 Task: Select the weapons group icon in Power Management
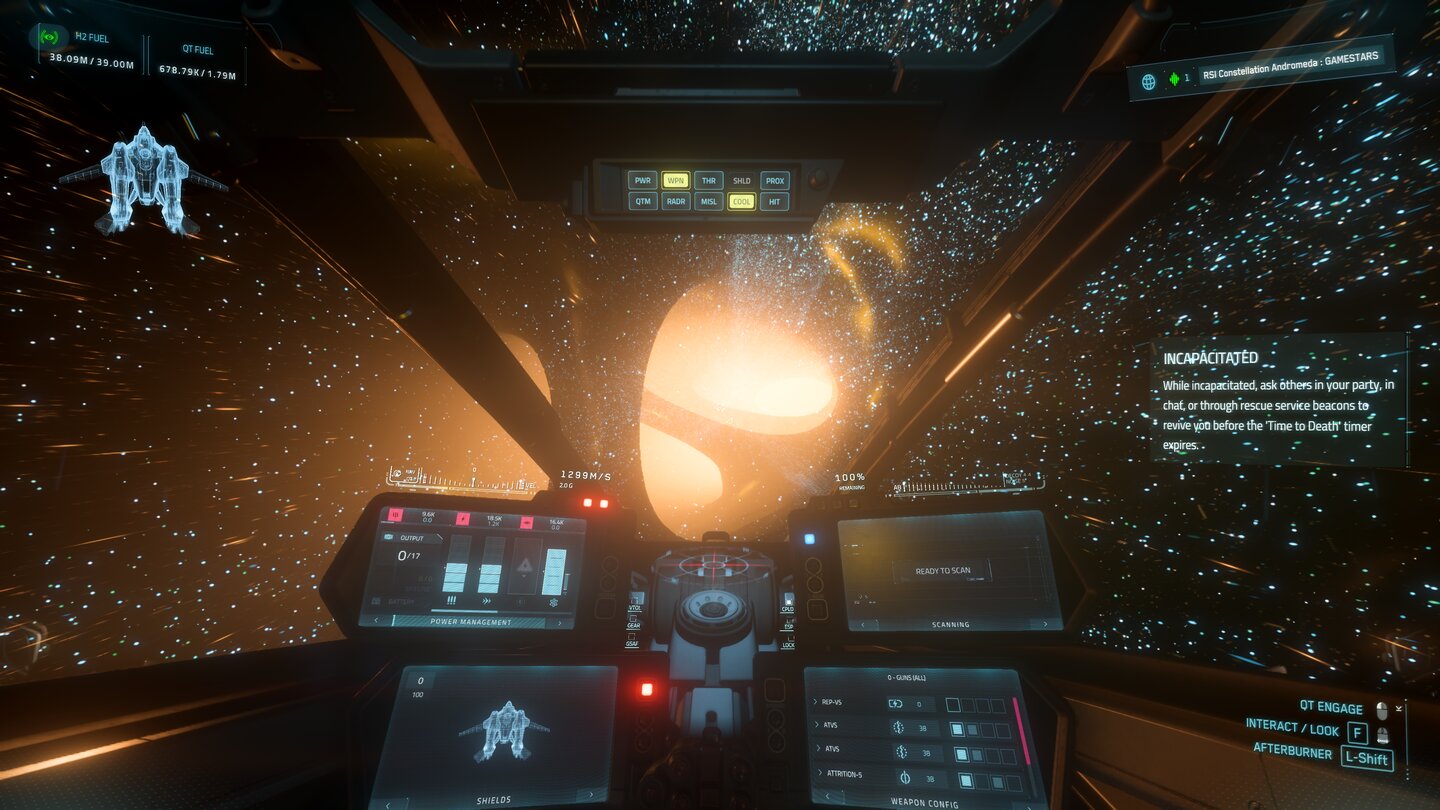coord(451,601)
